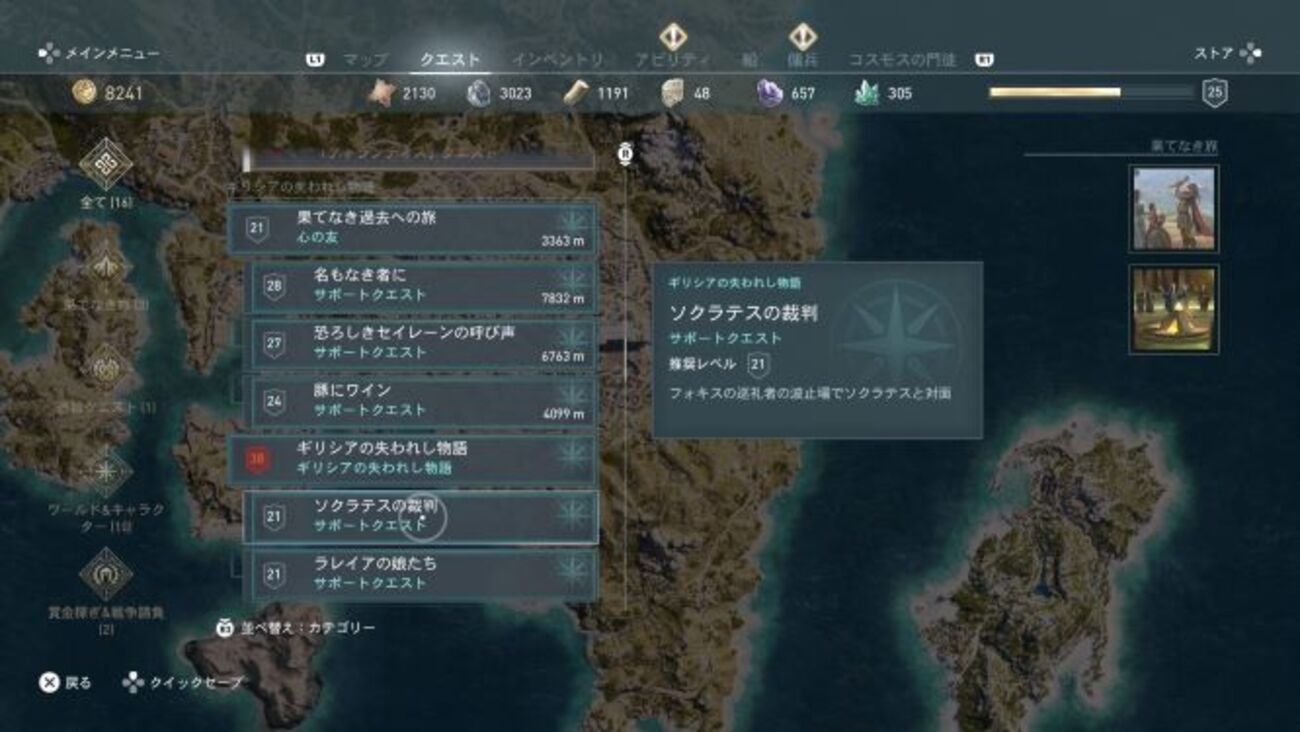
Task: Open the 名もなき者に quest row
Action: tap(421, 285)
